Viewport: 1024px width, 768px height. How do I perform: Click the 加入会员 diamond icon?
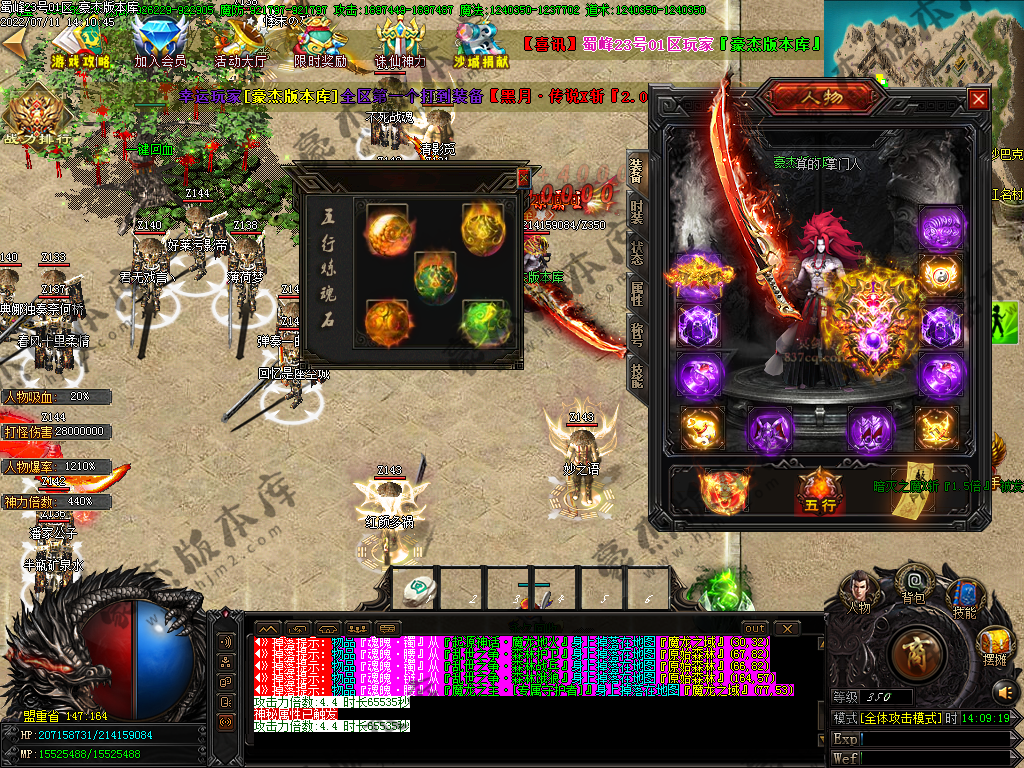tap(159, 44)
